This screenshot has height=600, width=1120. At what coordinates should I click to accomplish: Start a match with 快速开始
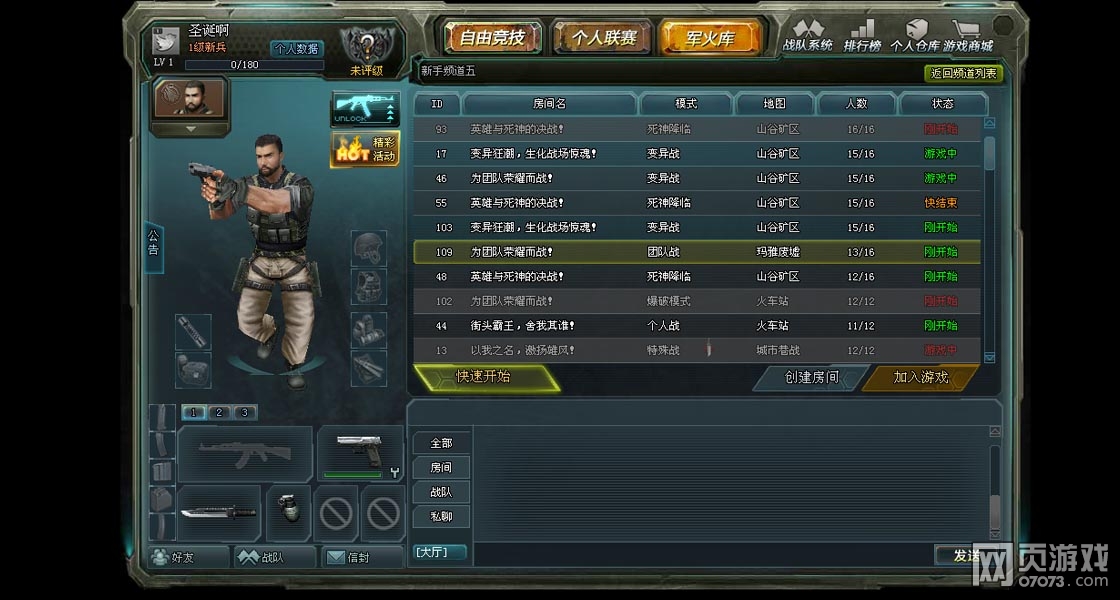point(485,377)
